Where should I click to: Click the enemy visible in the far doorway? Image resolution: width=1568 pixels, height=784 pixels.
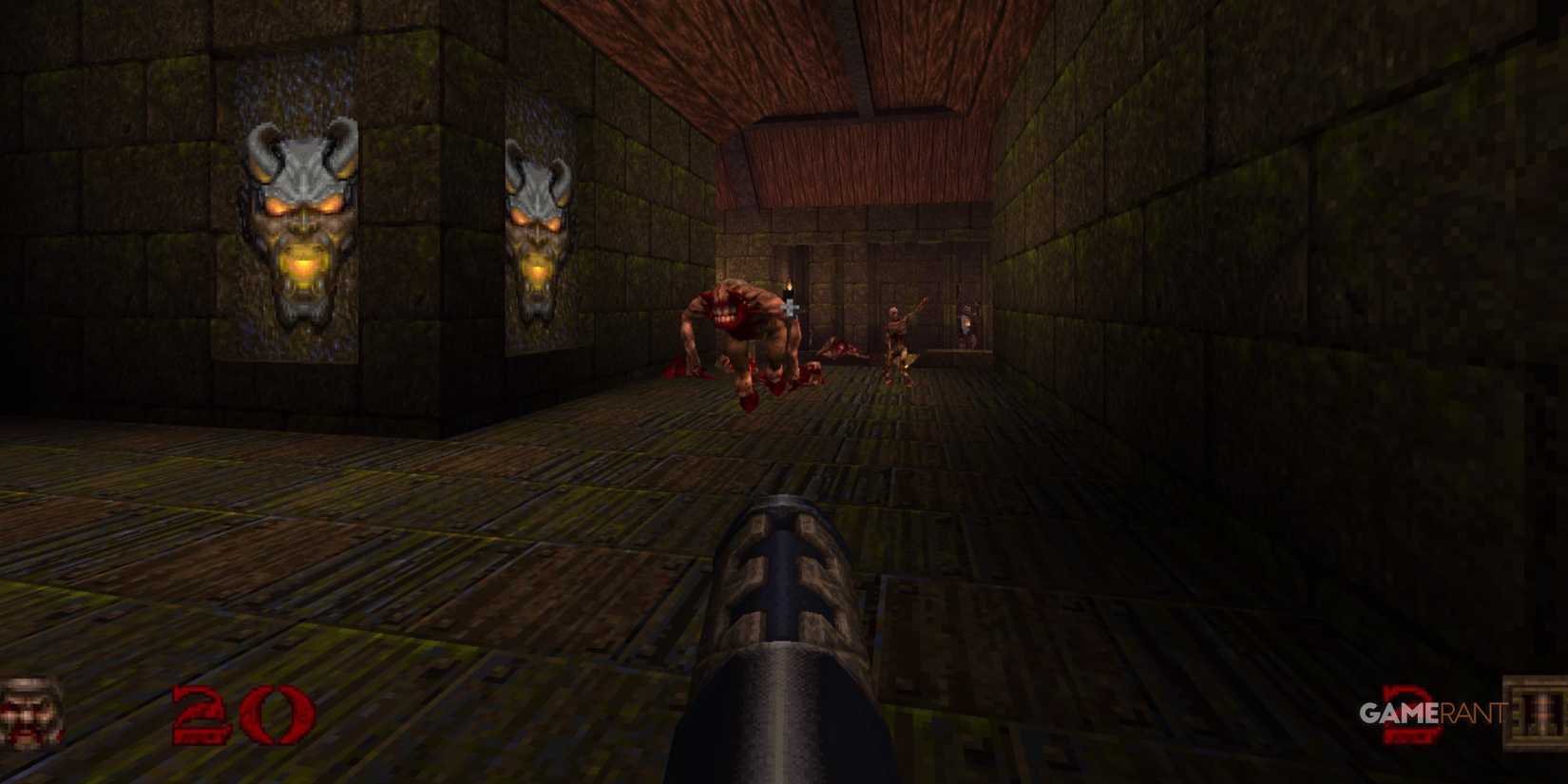point(967,323)
